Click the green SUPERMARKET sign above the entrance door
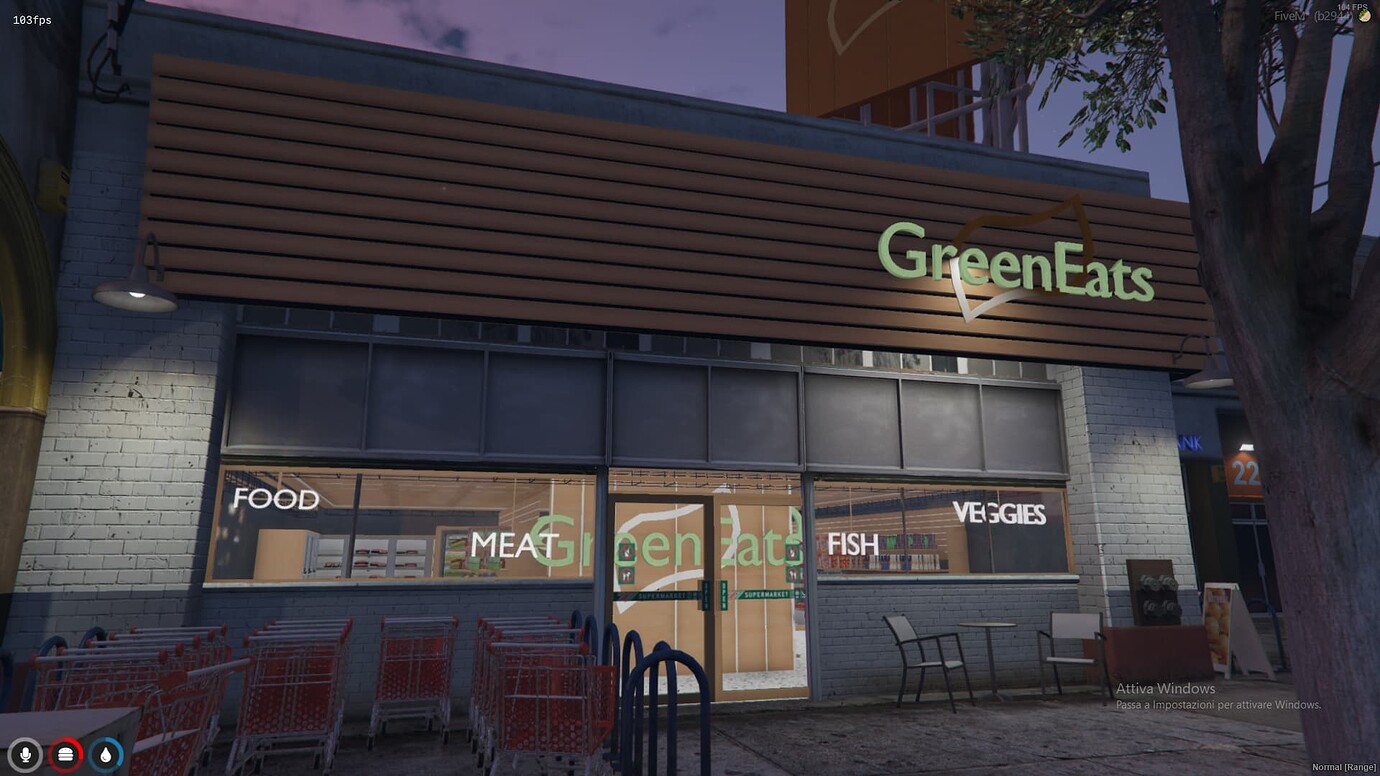This screenshot has height=776, width=1380. [x=766, y=594]
